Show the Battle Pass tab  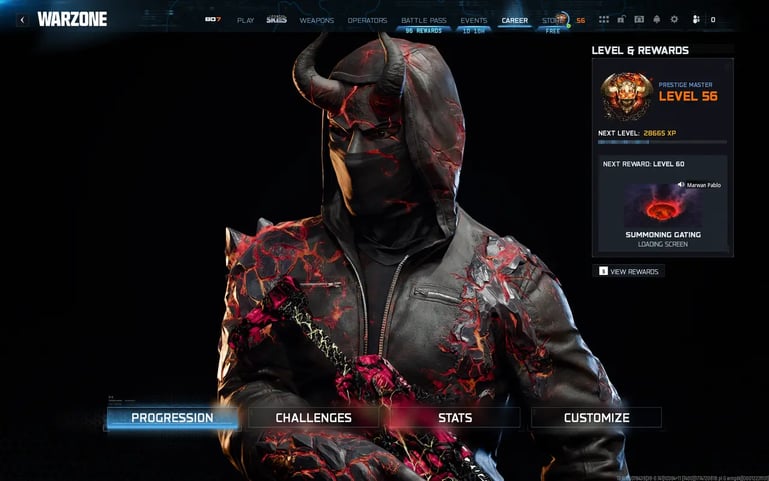pos(424,20)
